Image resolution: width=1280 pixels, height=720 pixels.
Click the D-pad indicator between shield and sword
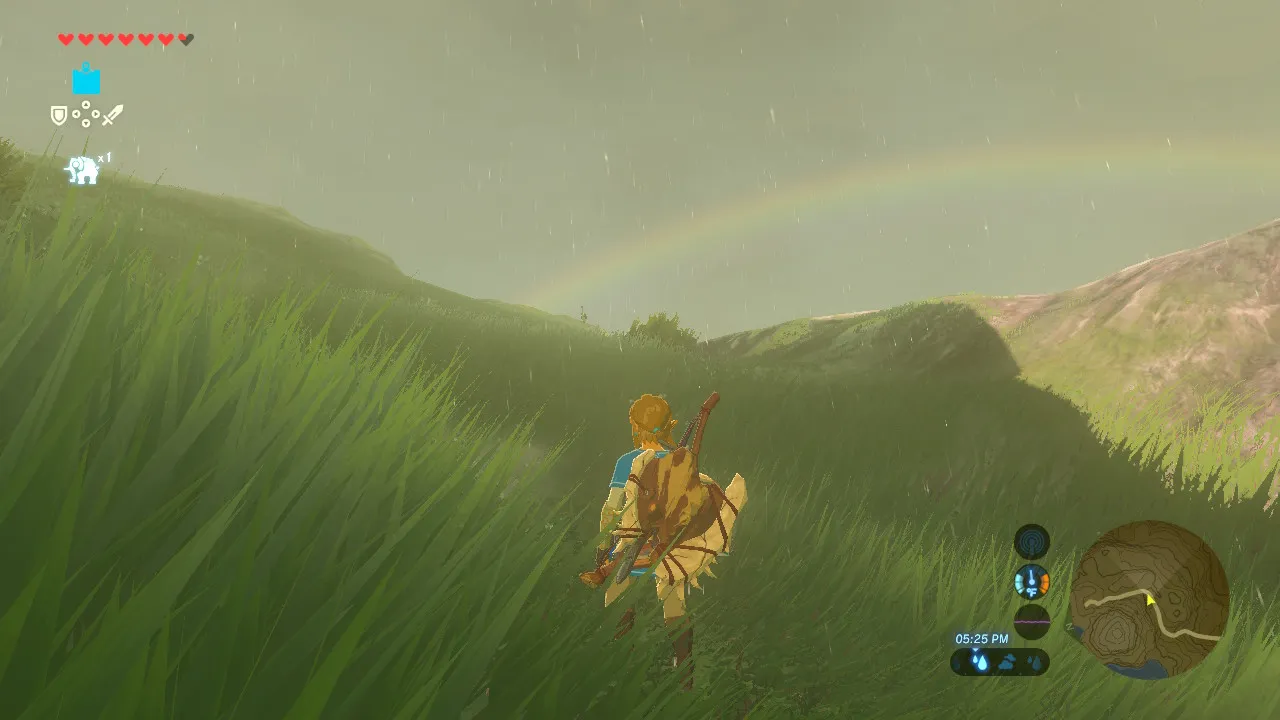coord(86,114)
